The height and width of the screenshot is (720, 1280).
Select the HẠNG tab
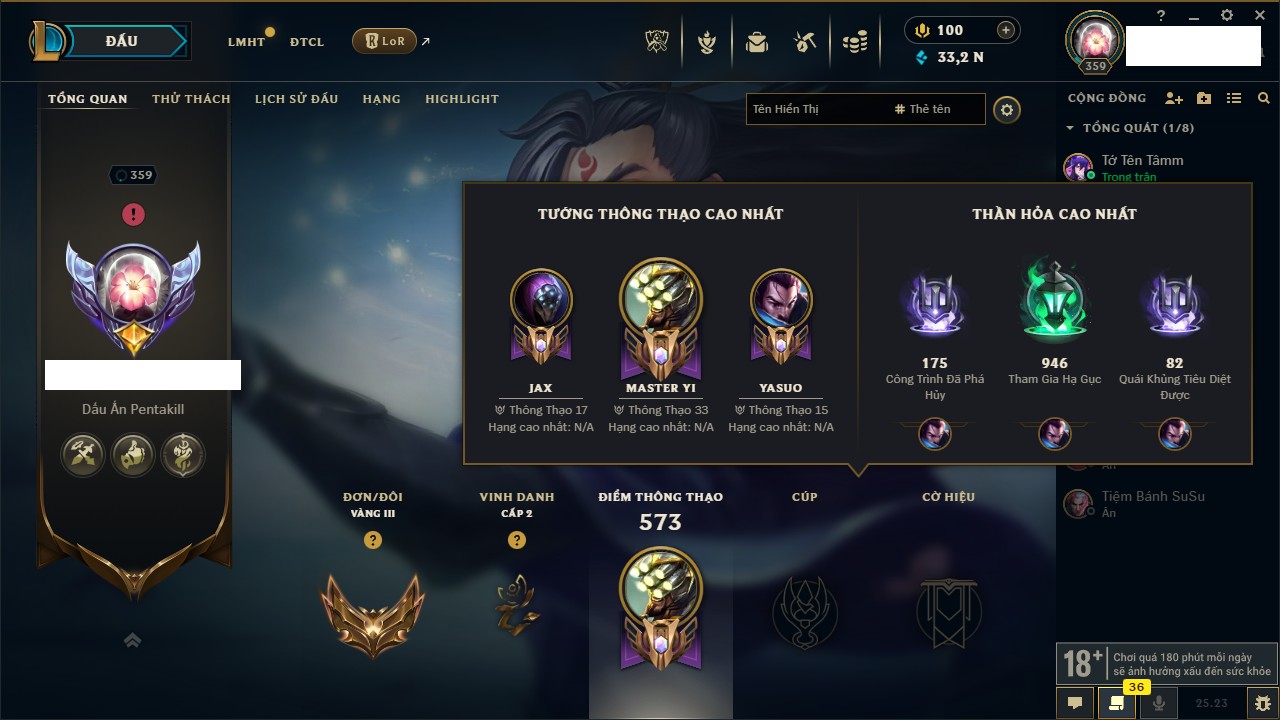[381, 99]
